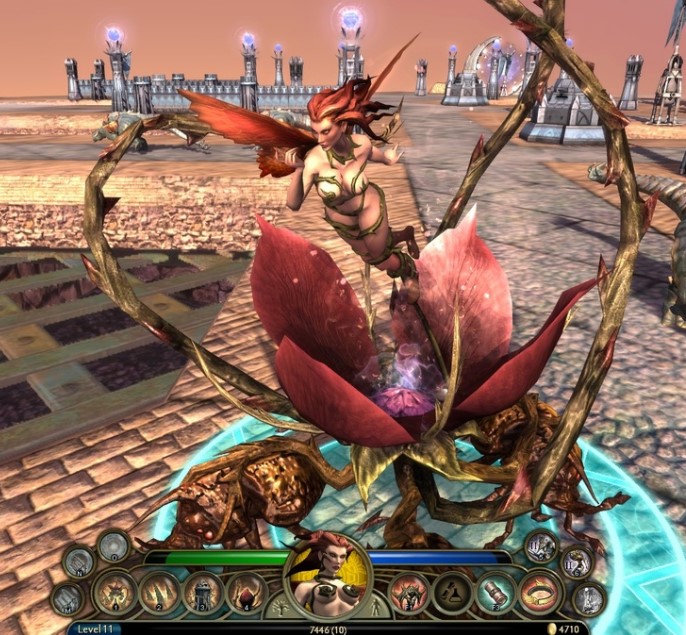
Task: Cast the spikes ability in slot 2
Action: coord(159,593)
